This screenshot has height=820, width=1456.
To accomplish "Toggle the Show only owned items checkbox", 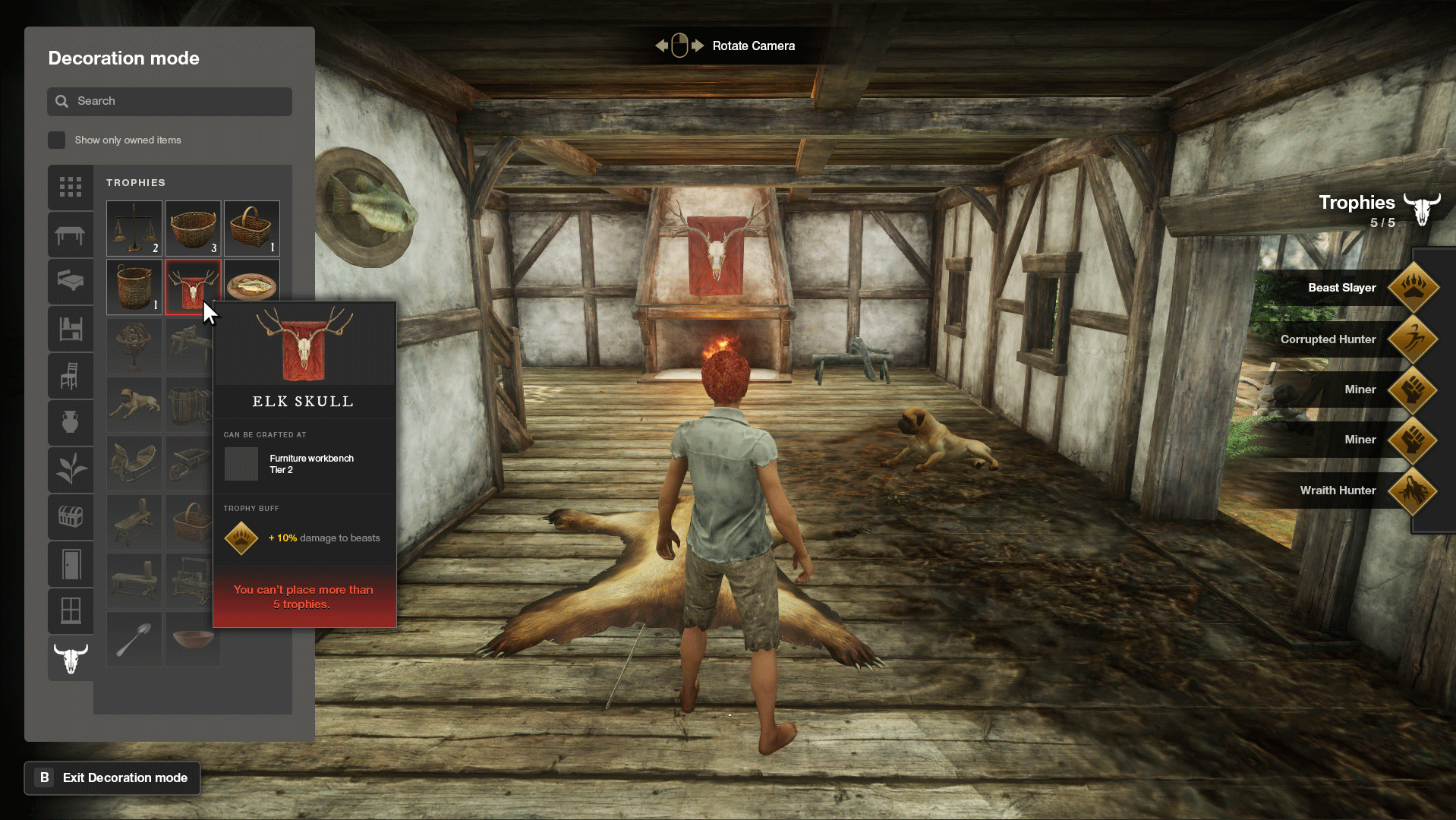I will (x=57, y=140).
